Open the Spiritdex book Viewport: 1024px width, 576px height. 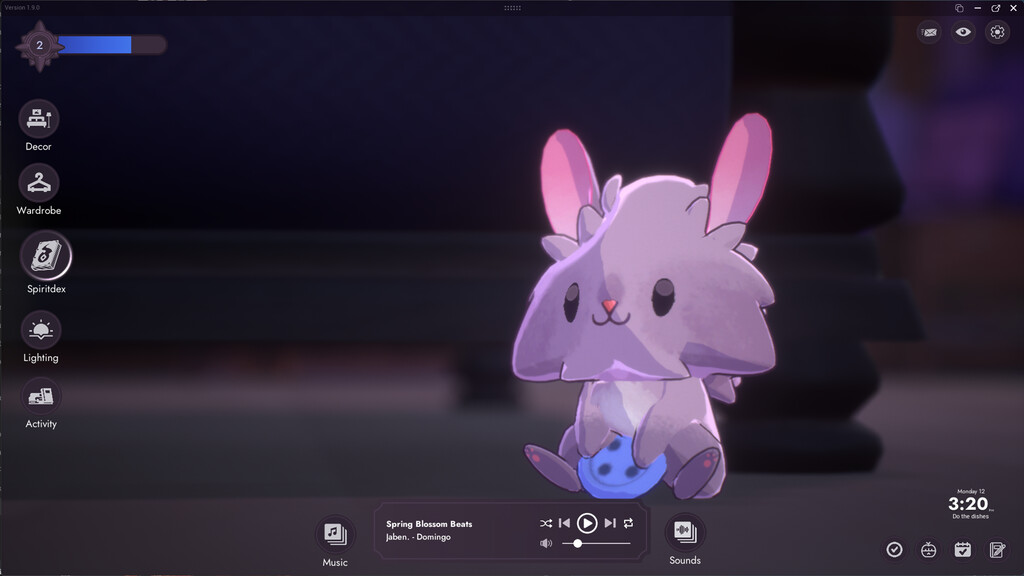click(46, 256)
